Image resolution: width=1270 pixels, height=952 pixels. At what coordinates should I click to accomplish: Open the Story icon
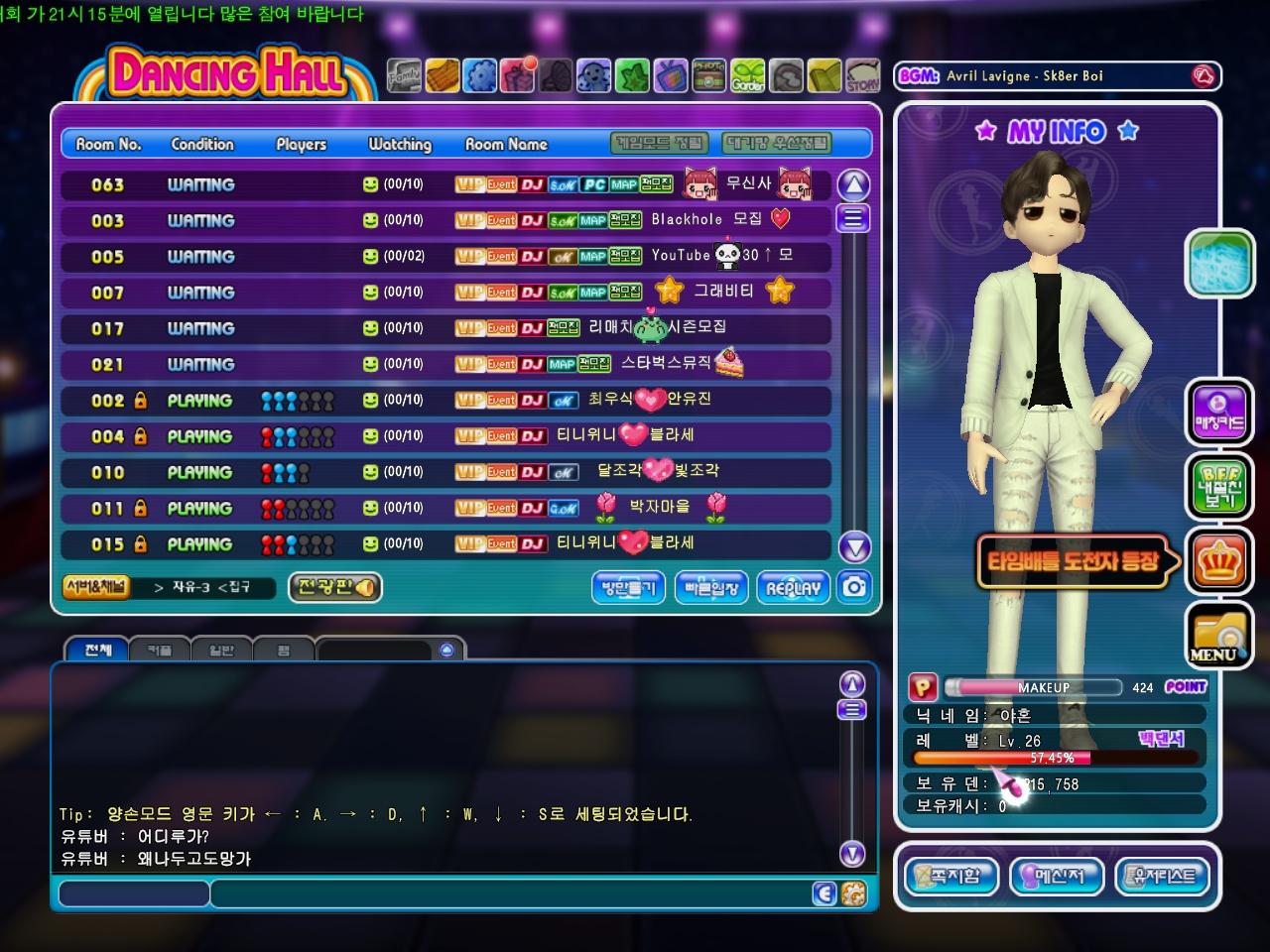[x=862, y=75]
